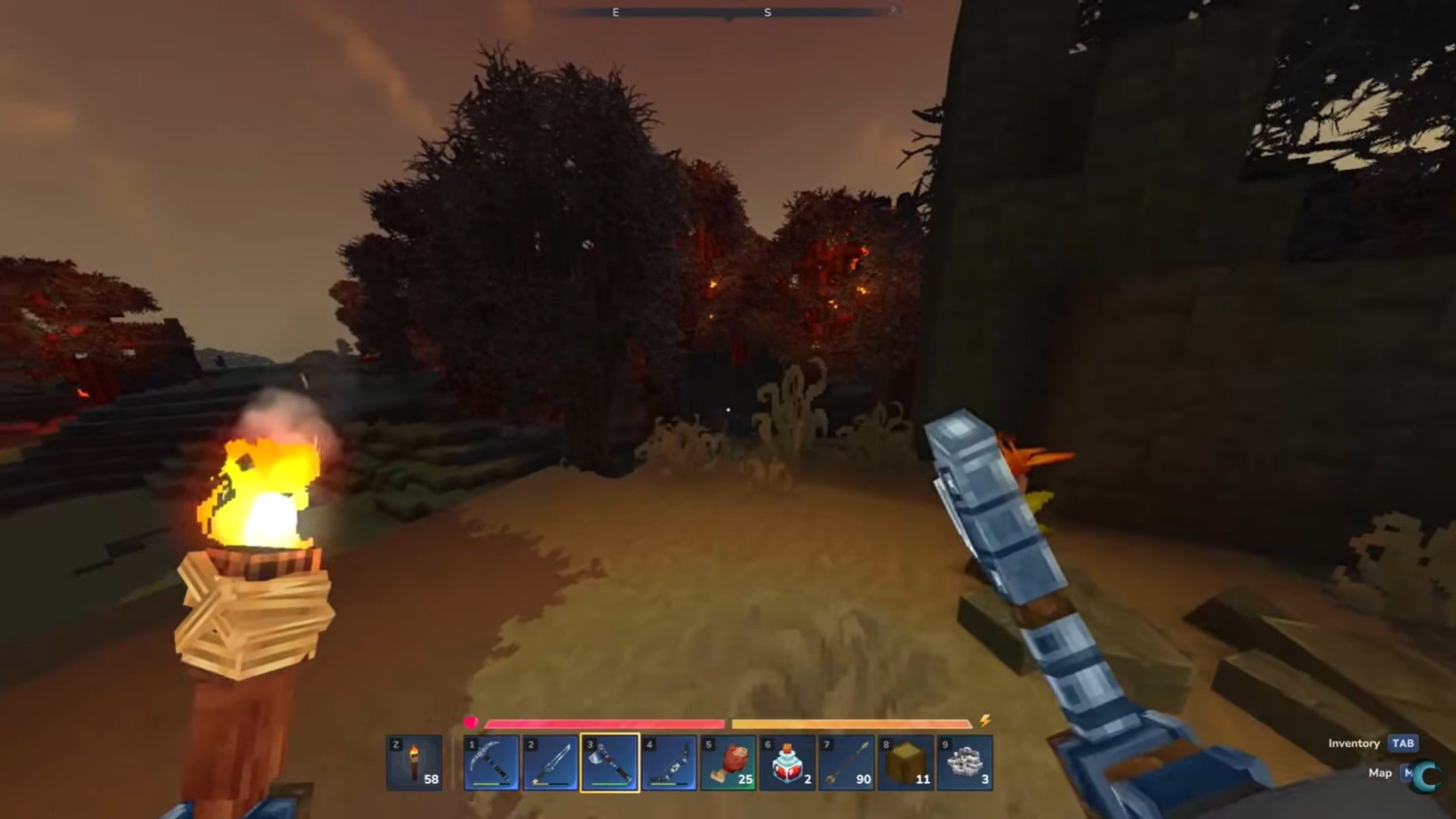Screen dimensions: 1456x819
Task: Click the crafted item in slot 9
Action: click(x=966, y=762)
